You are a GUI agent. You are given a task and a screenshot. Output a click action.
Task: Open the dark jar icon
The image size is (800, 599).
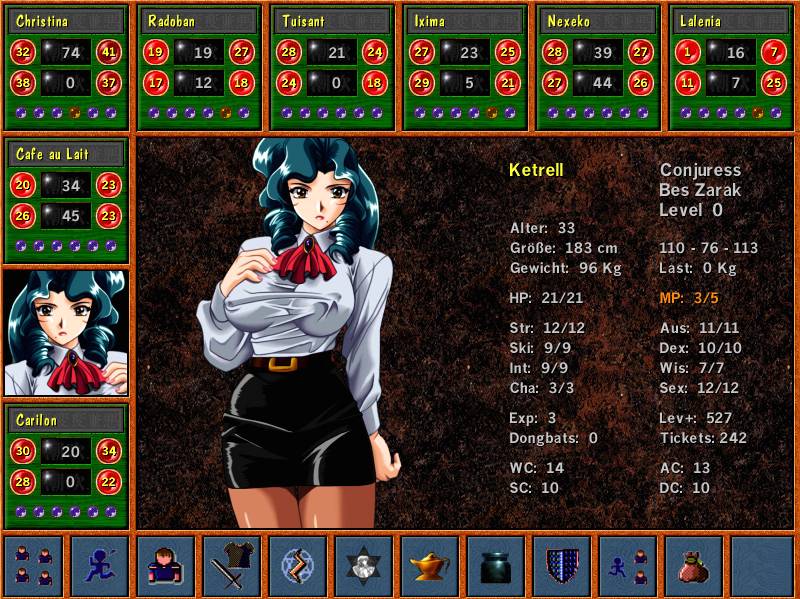click(x=496, y=566)
